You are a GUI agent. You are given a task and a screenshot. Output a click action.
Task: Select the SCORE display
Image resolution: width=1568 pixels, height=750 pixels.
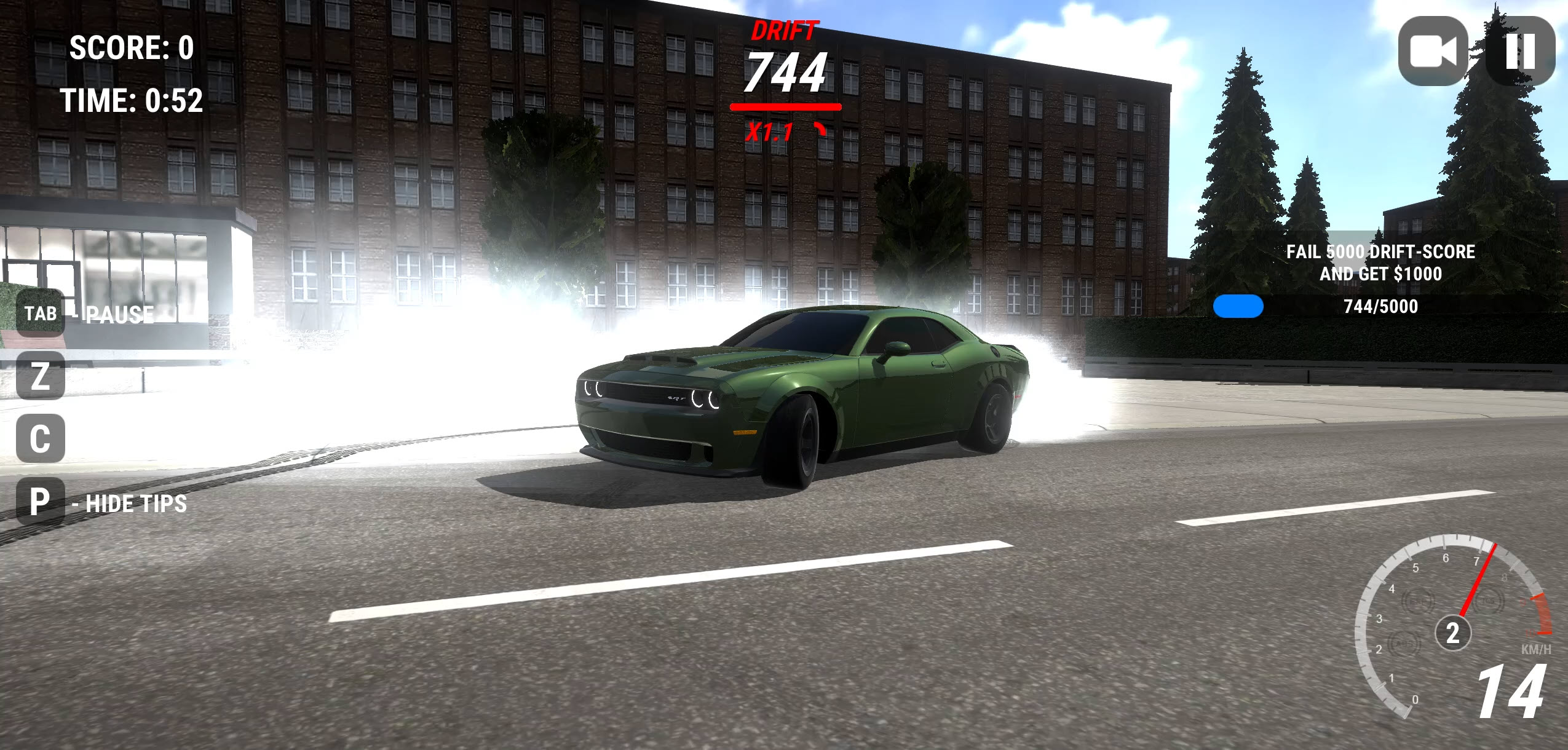coord(132,47)
